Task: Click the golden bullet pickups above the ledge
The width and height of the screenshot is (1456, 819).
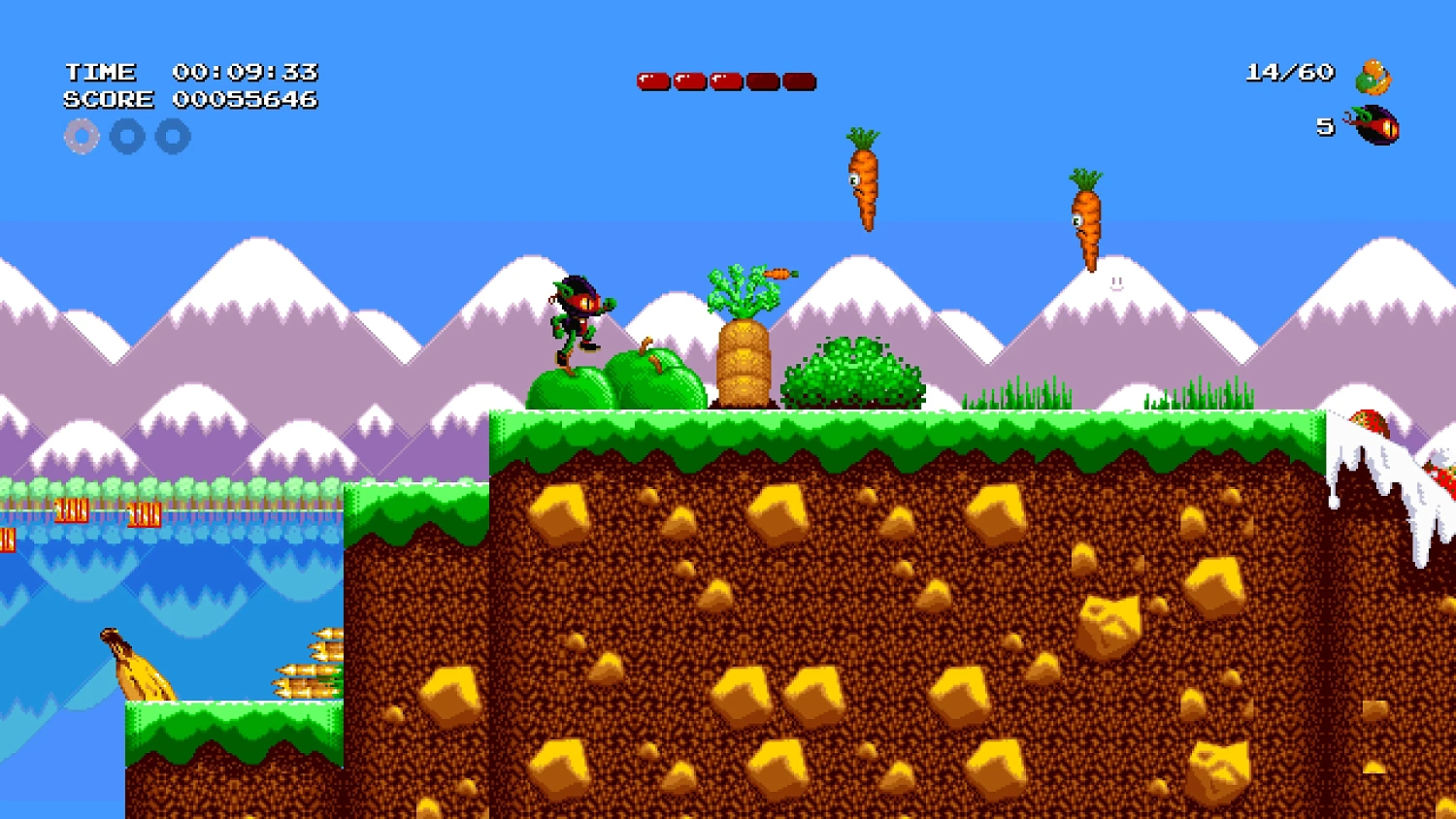Action: coord(306,672)
